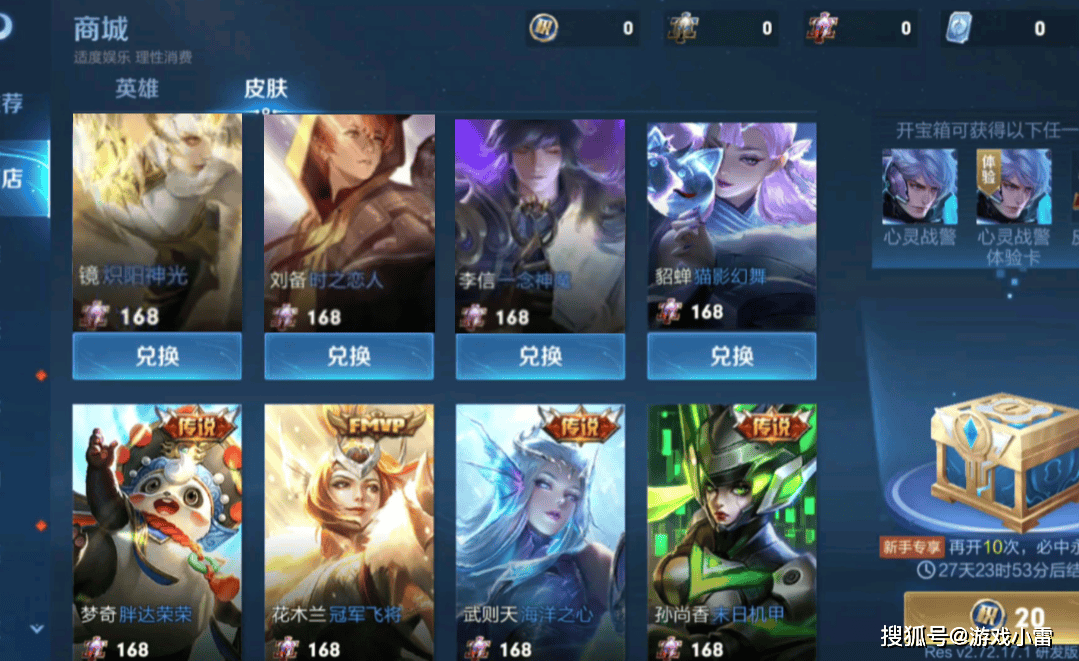View the 貂蝉 猫影幻舞 skin artwork
1079x661 pixels.
(x=732, y=210)
